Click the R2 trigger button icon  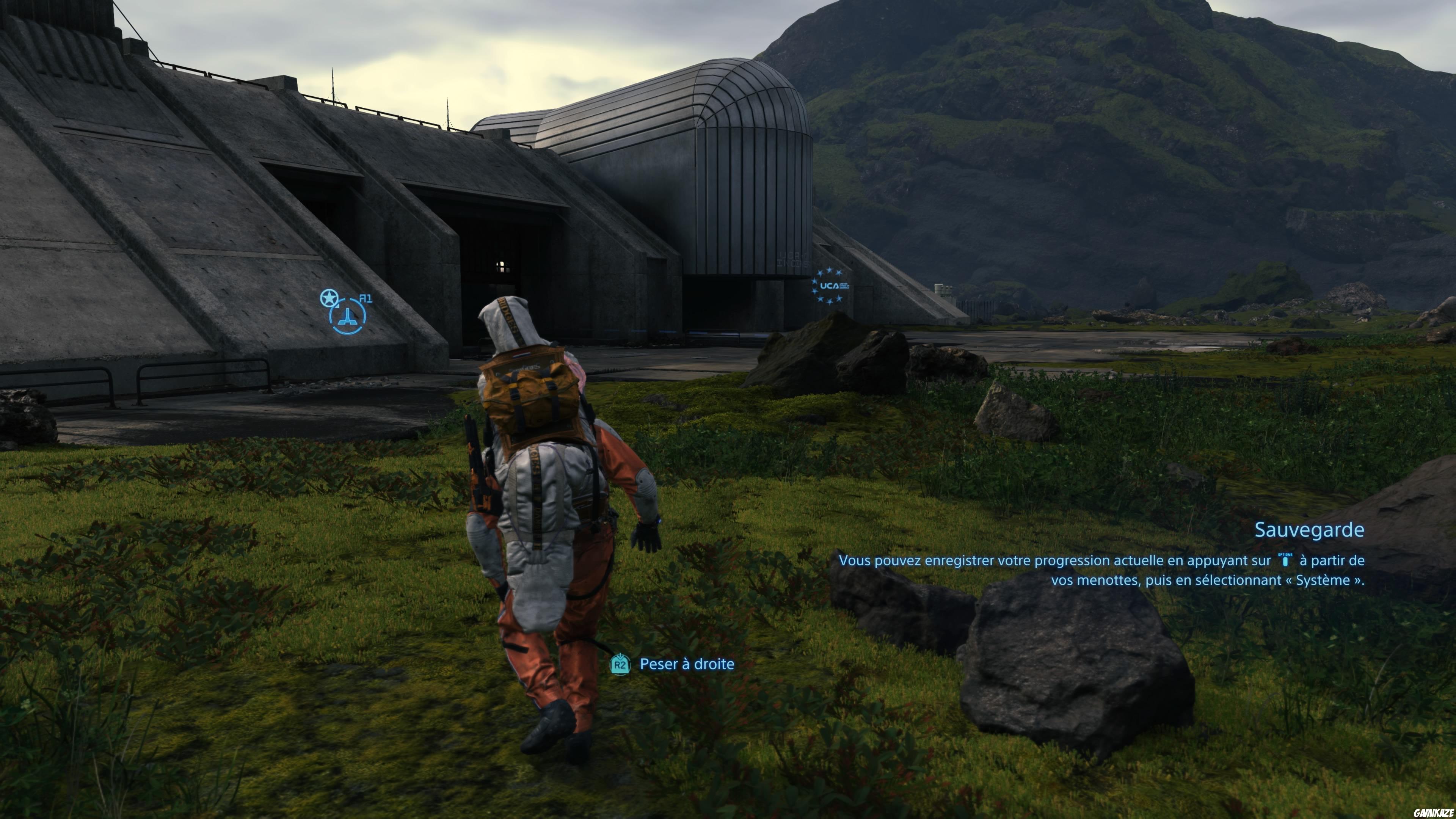[620, 664]
